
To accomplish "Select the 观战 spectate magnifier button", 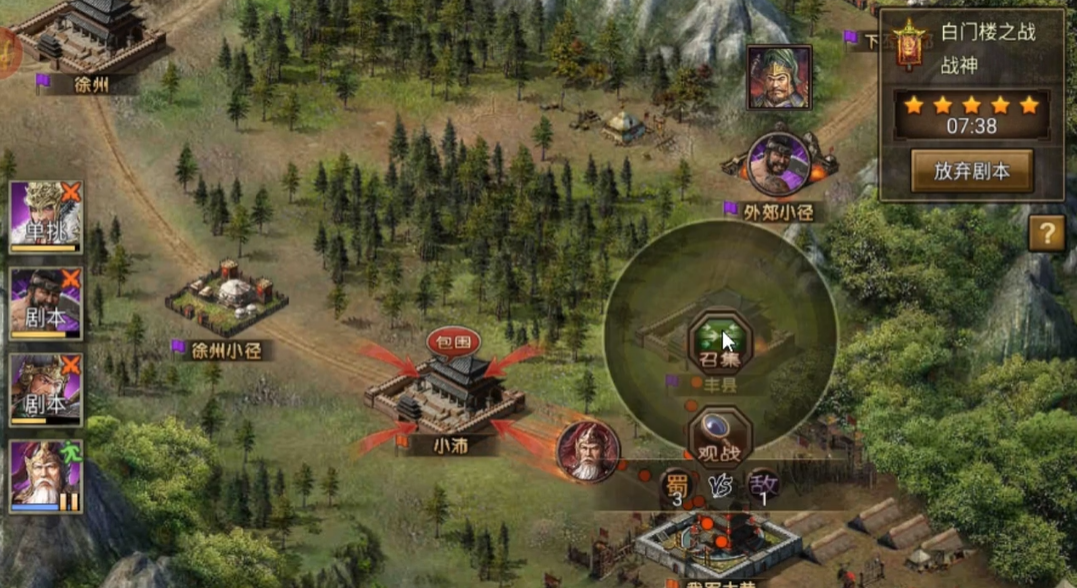I will pyautogui.click(x=719, y=436).
